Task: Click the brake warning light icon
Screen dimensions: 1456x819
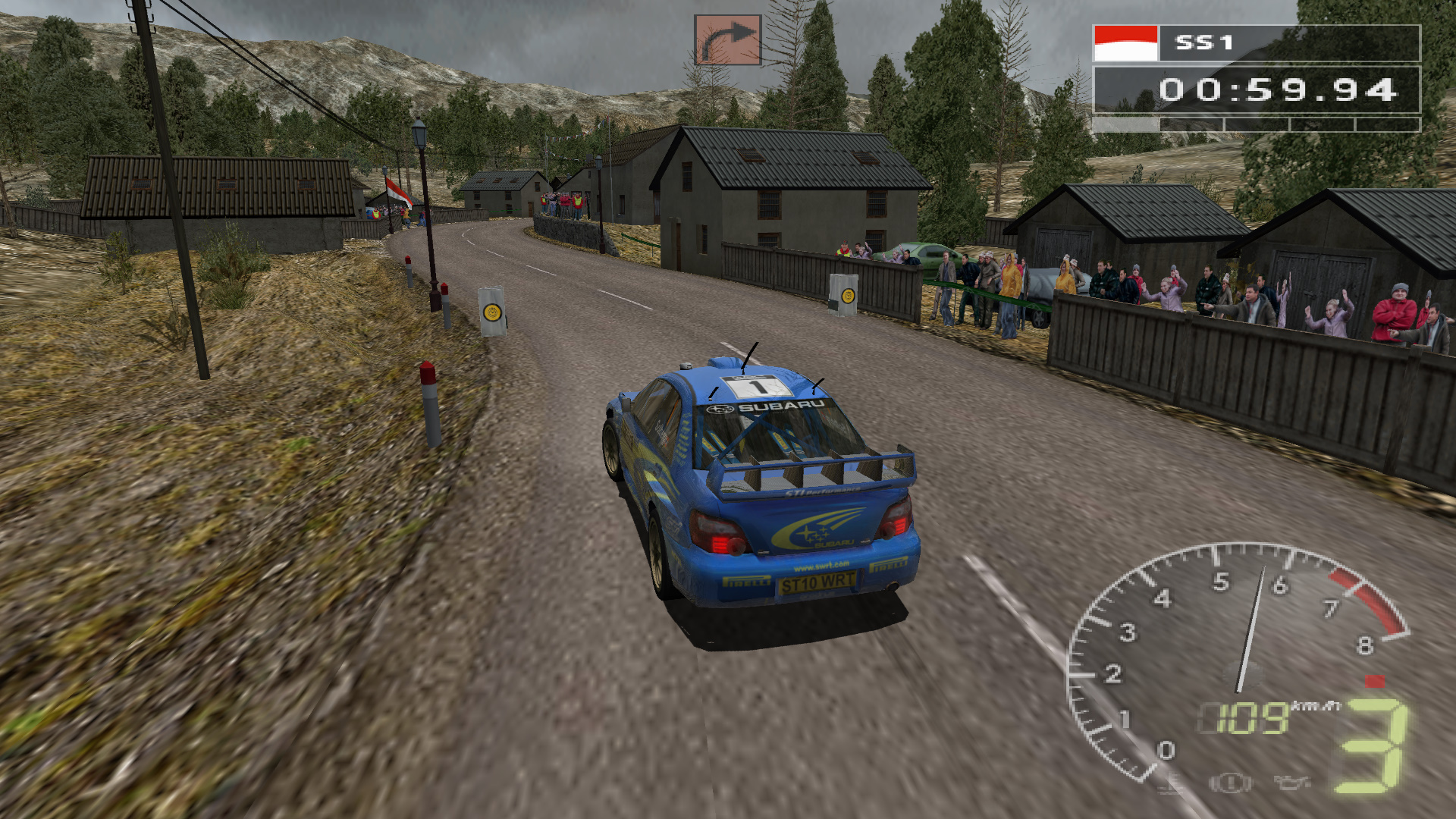Action: tap(1230, 782)
